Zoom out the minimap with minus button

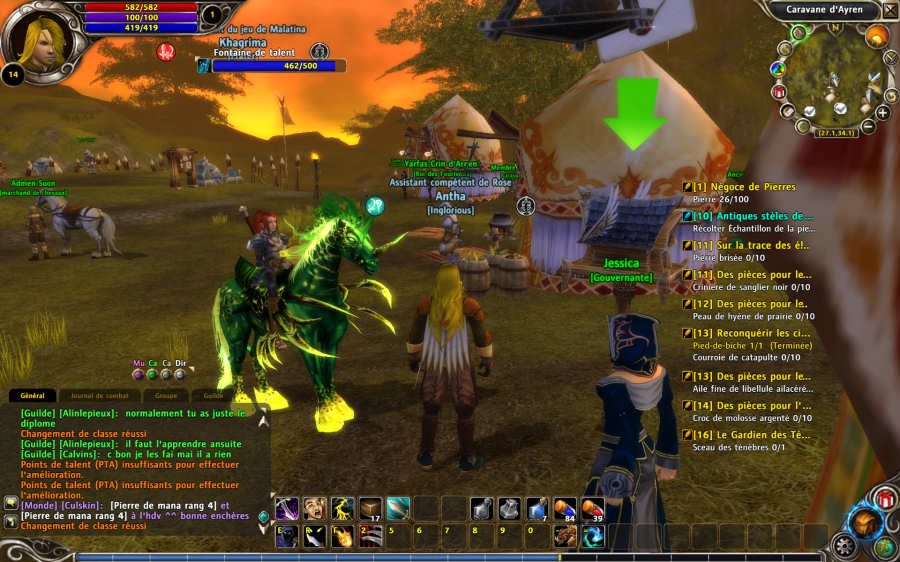click(868, 127)
